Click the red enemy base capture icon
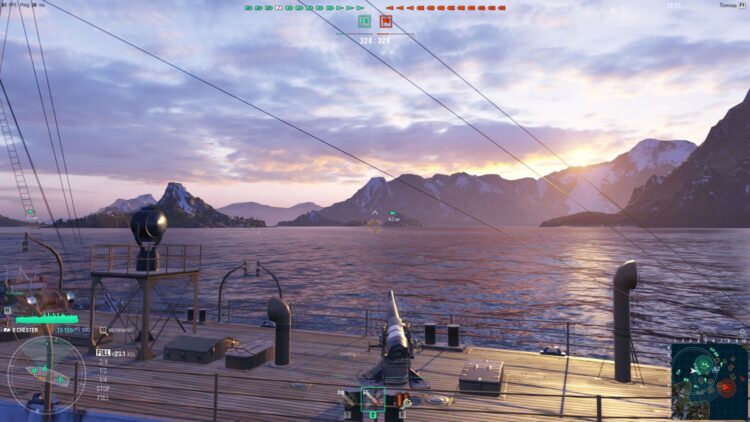The image size is (750, 422). (x=386, y=21)
